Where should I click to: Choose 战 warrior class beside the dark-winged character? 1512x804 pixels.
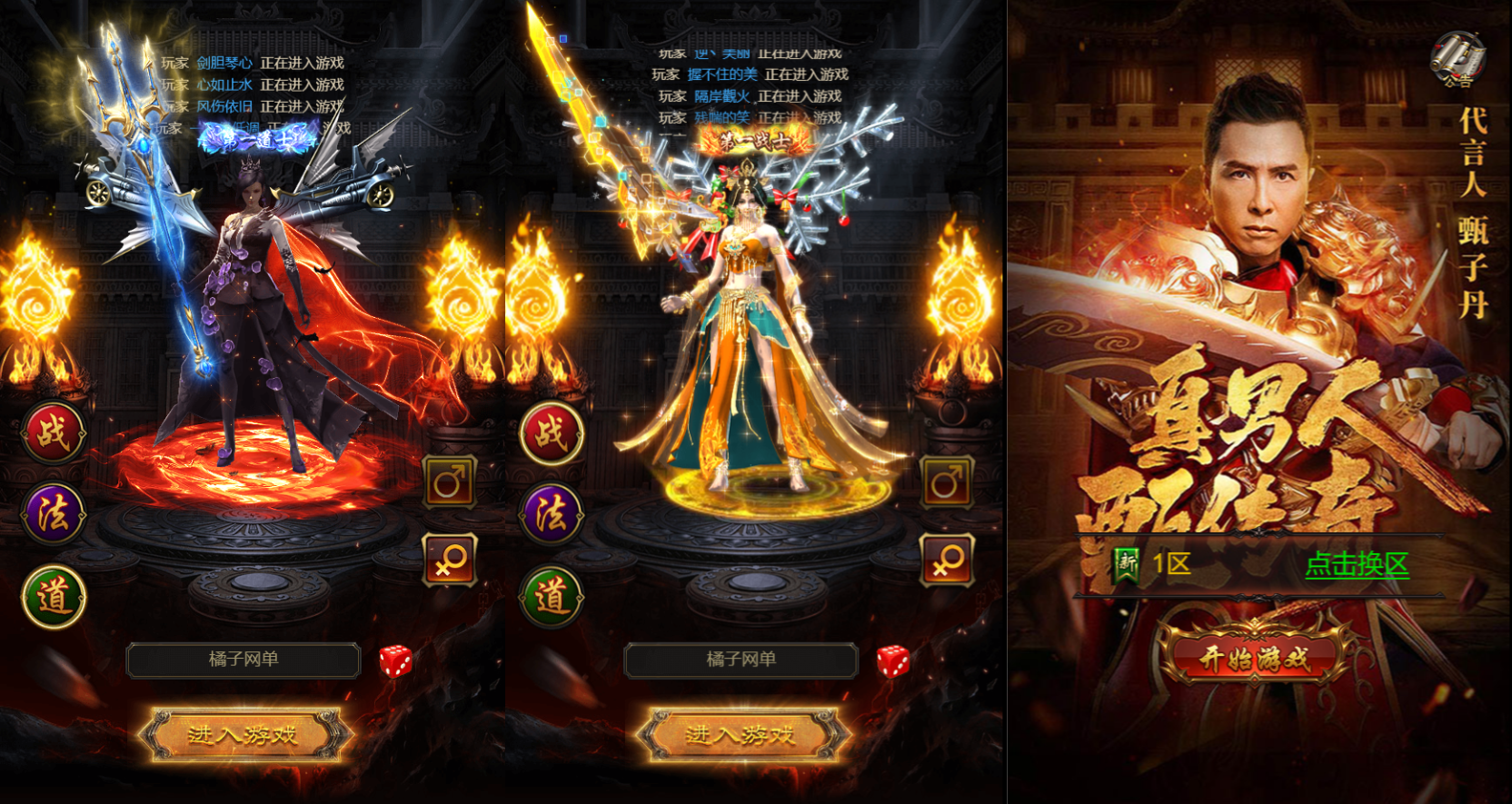pyautogui.click(x=54, y=432)
